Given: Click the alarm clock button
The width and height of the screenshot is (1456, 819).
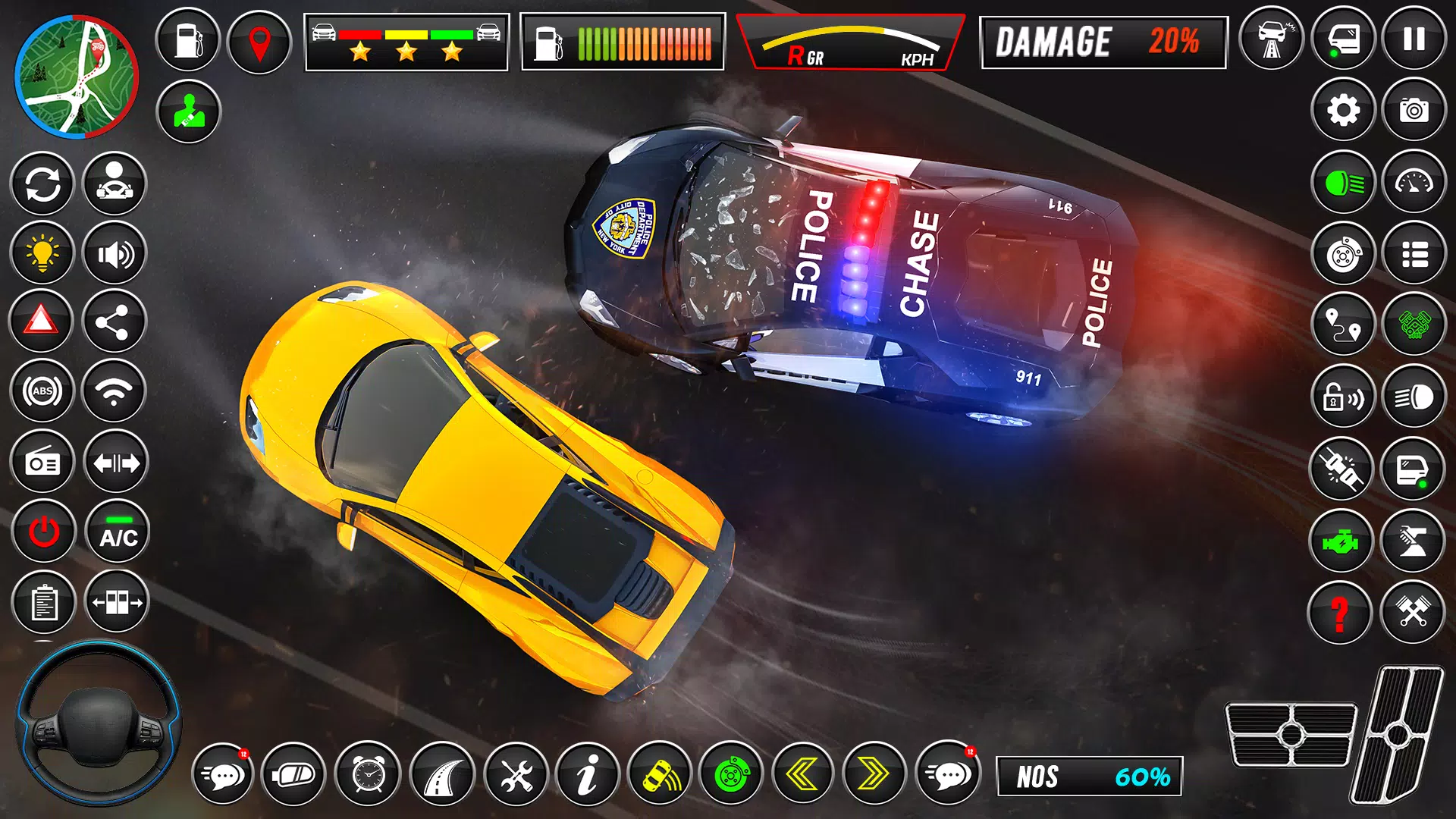Looking at the screenshot, I should click(368, 774).
